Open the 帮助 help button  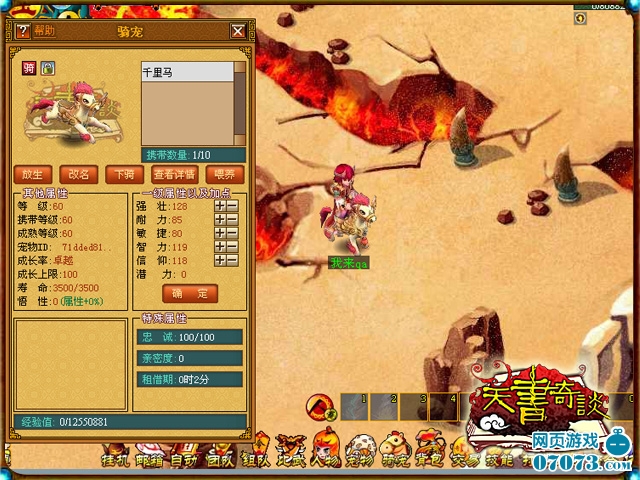click(x=38, y=31)
